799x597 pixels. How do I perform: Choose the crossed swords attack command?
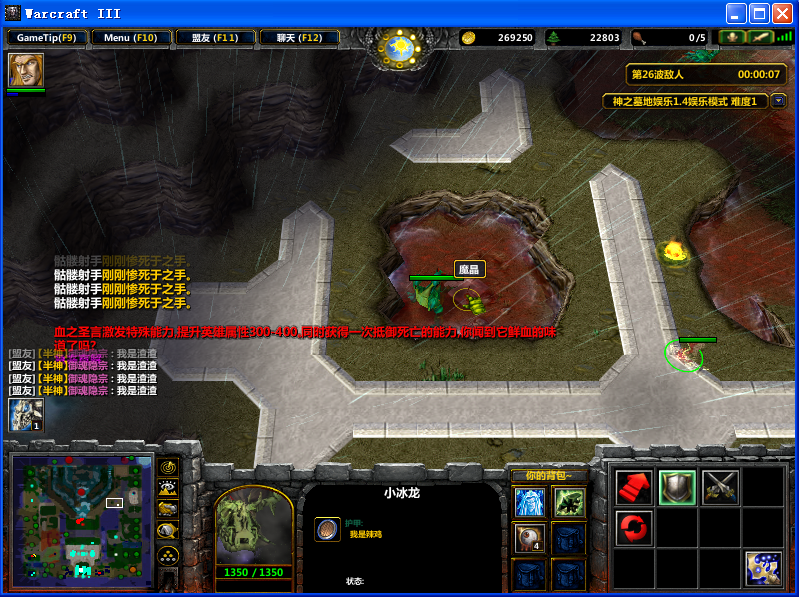(720, 487)
